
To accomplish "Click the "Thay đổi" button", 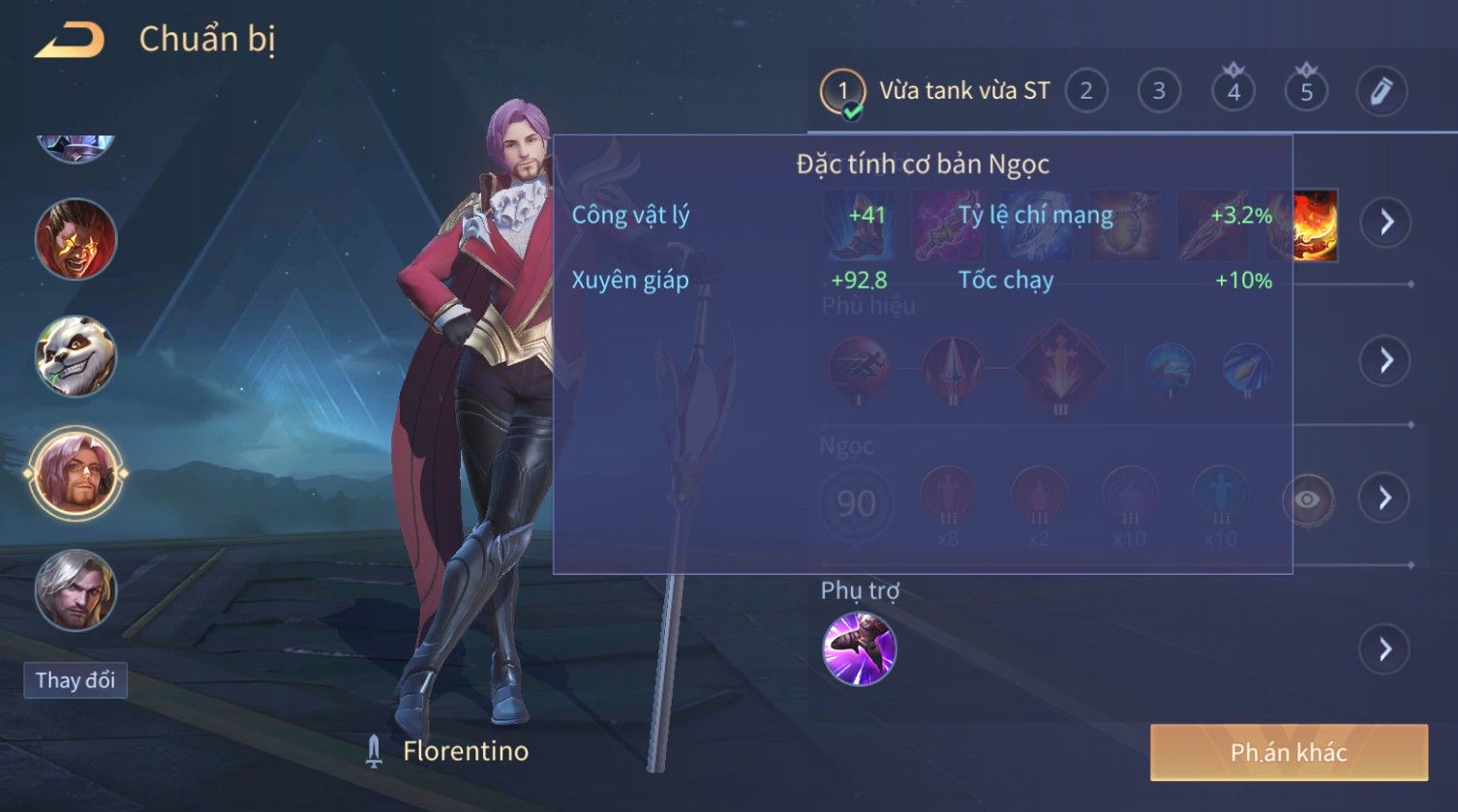I will point(76,680).
